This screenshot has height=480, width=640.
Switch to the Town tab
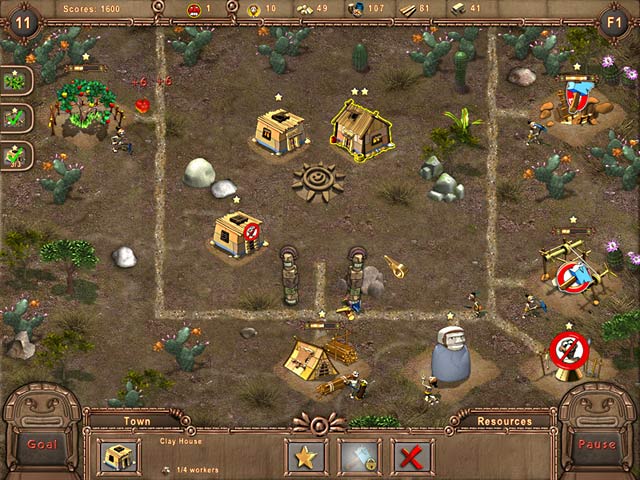click(x=137, y=421)
